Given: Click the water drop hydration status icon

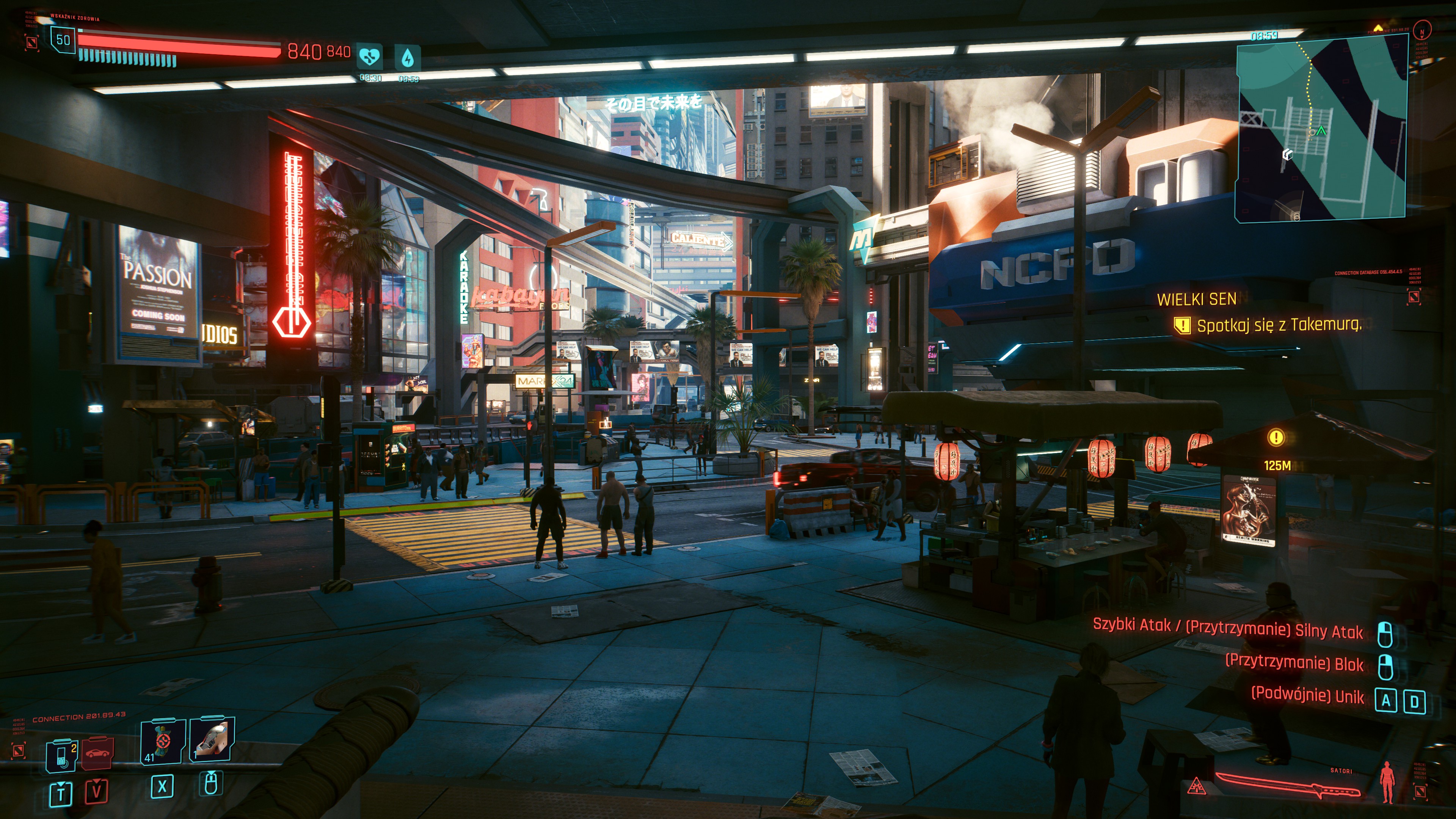Looking at the screenshot, I should (407, 57).
